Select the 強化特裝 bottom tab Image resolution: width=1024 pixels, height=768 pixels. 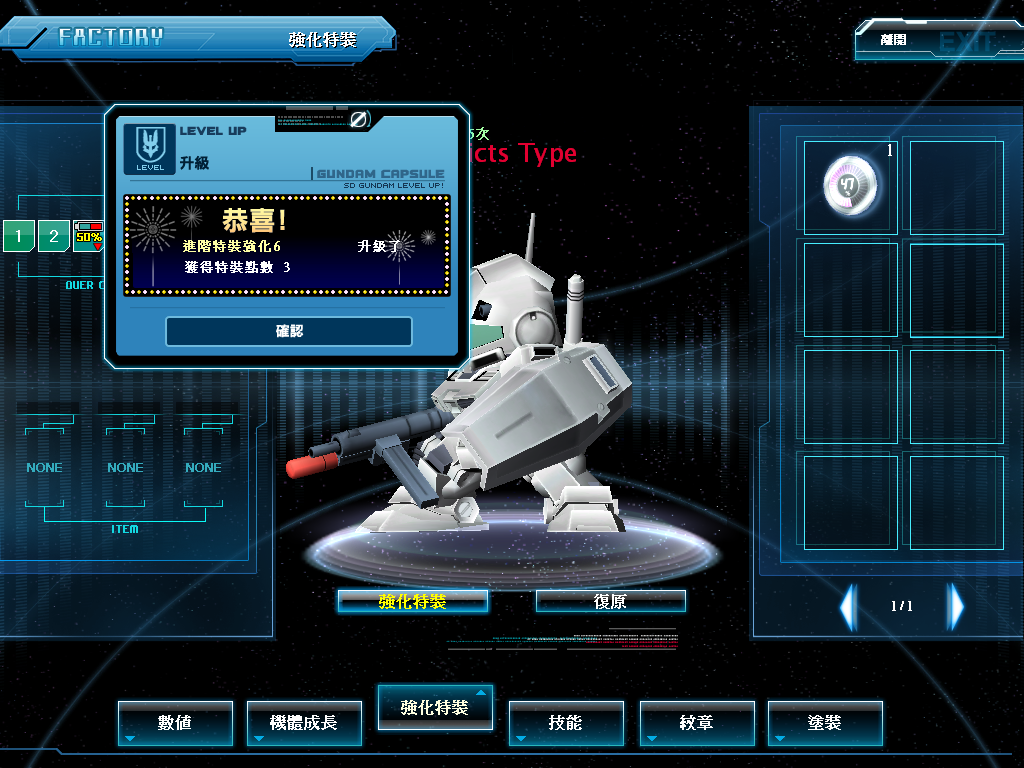click(434, 707)
